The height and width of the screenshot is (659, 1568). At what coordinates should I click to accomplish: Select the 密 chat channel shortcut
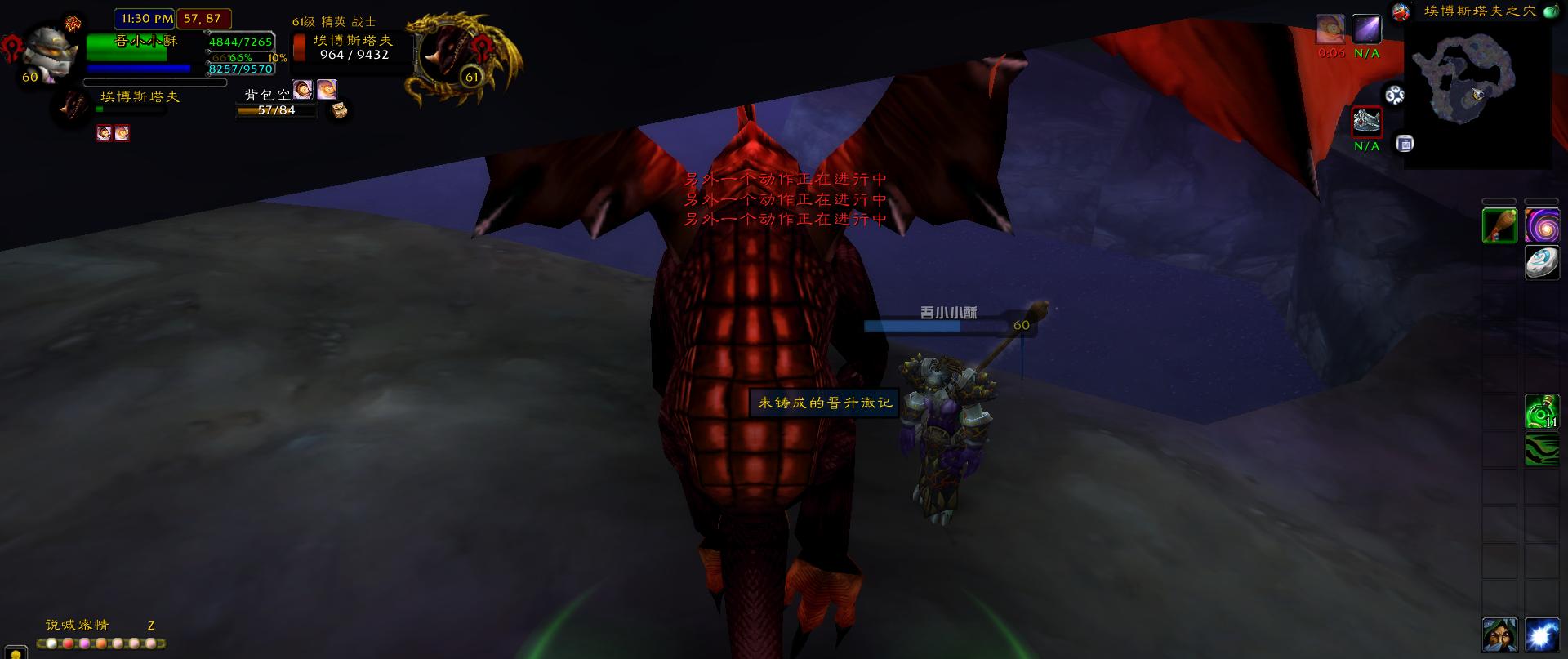pyautogui.click(x=87, y=625)
